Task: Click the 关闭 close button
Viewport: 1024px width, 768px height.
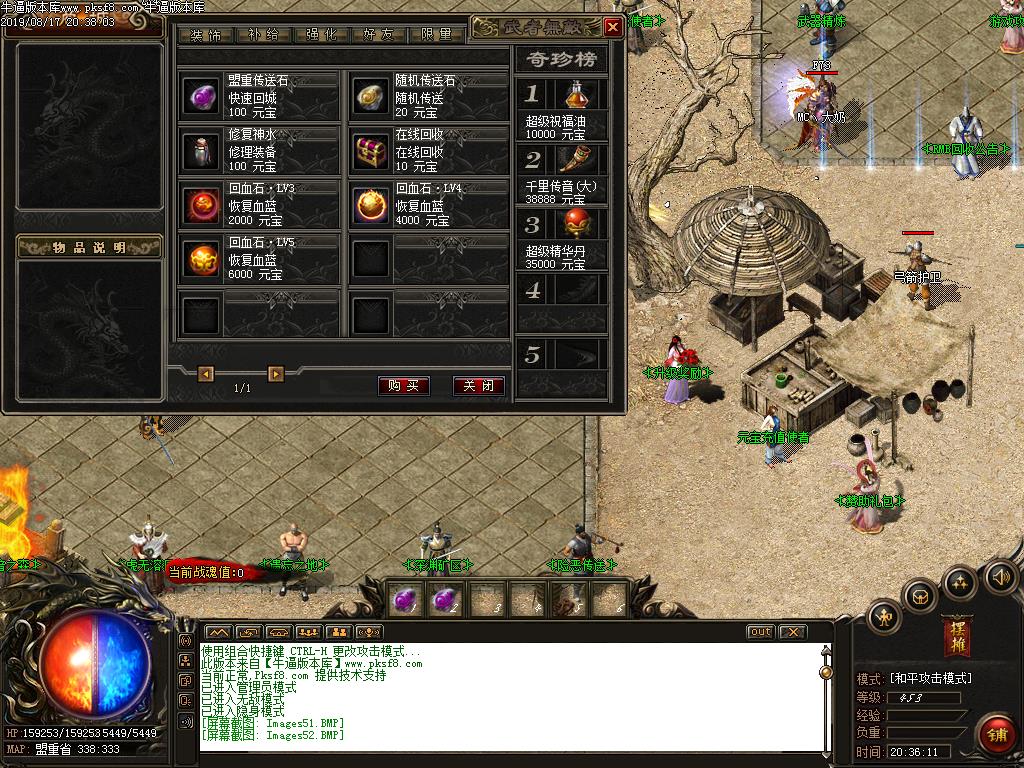Action: point(478,386)
